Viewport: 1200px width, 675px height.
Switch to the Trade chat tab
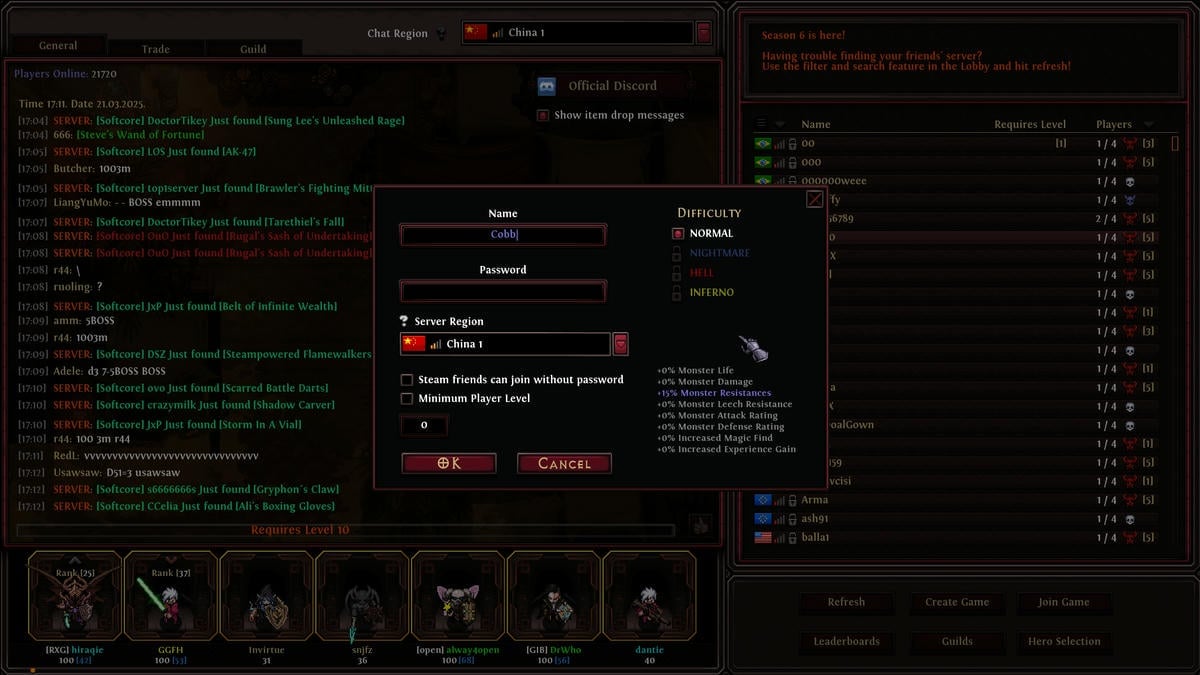[x=155, y=49]
